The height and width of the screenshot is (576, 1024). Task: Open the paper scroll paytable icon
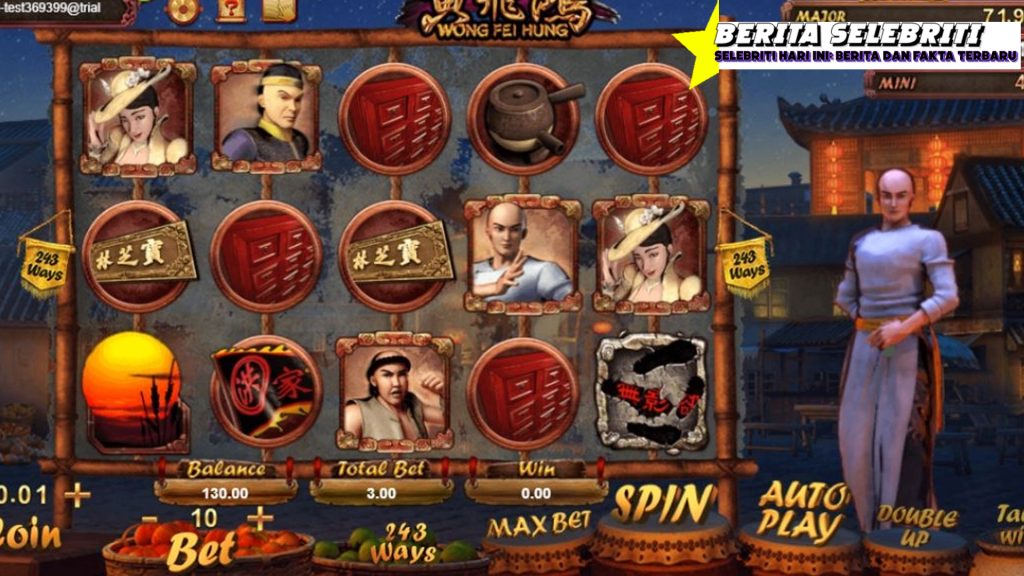(x=279, y=9)
